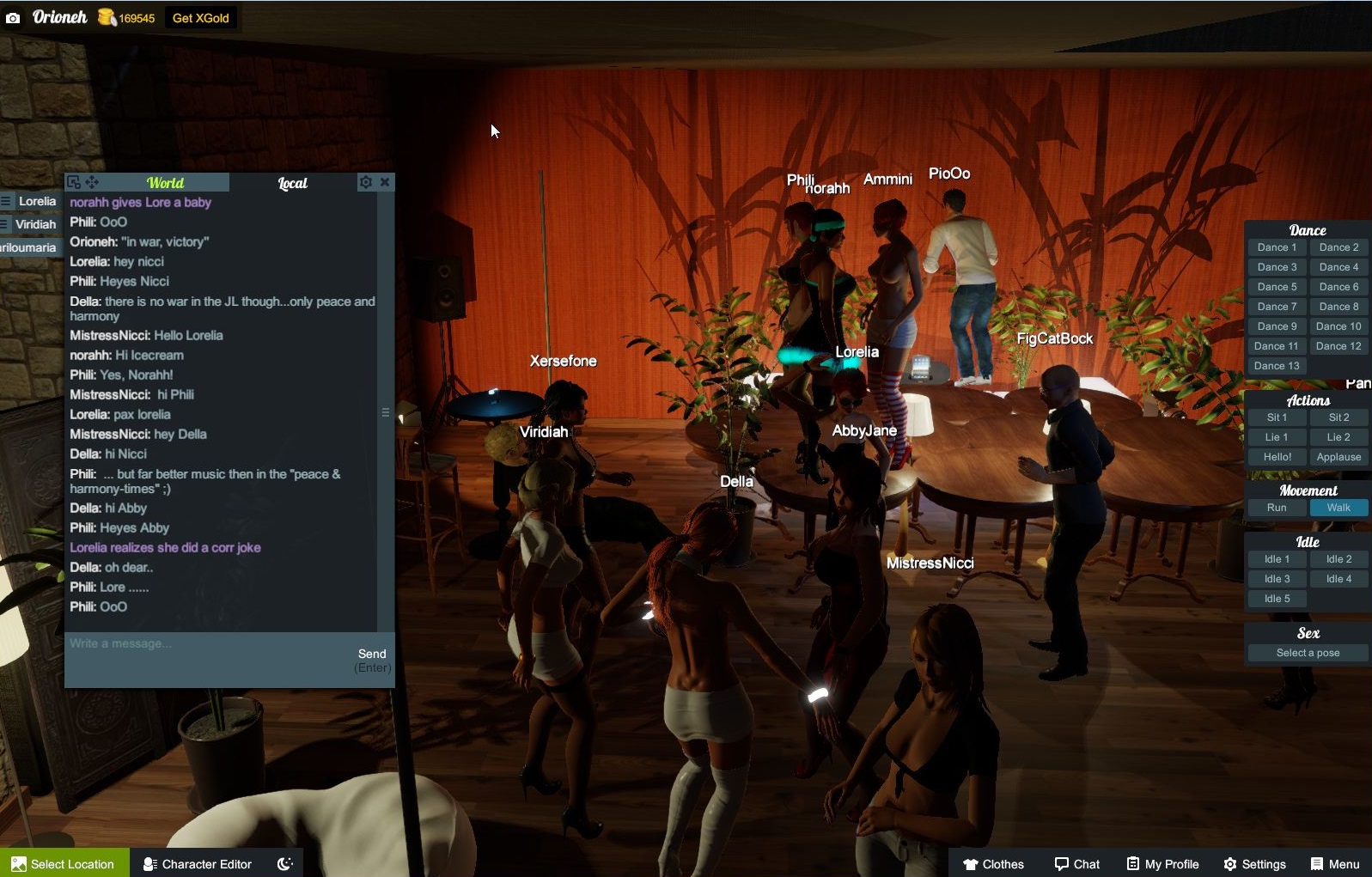
Task: Open the main Menu
Action: coord(1335,863)
